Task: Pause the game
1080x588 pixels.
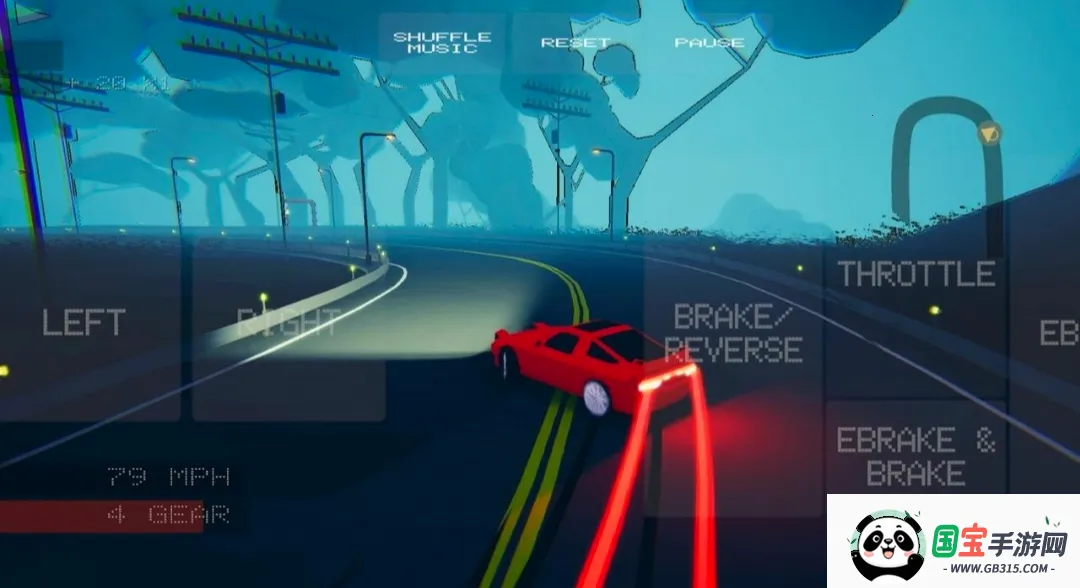Action: (x=709, y=43)
